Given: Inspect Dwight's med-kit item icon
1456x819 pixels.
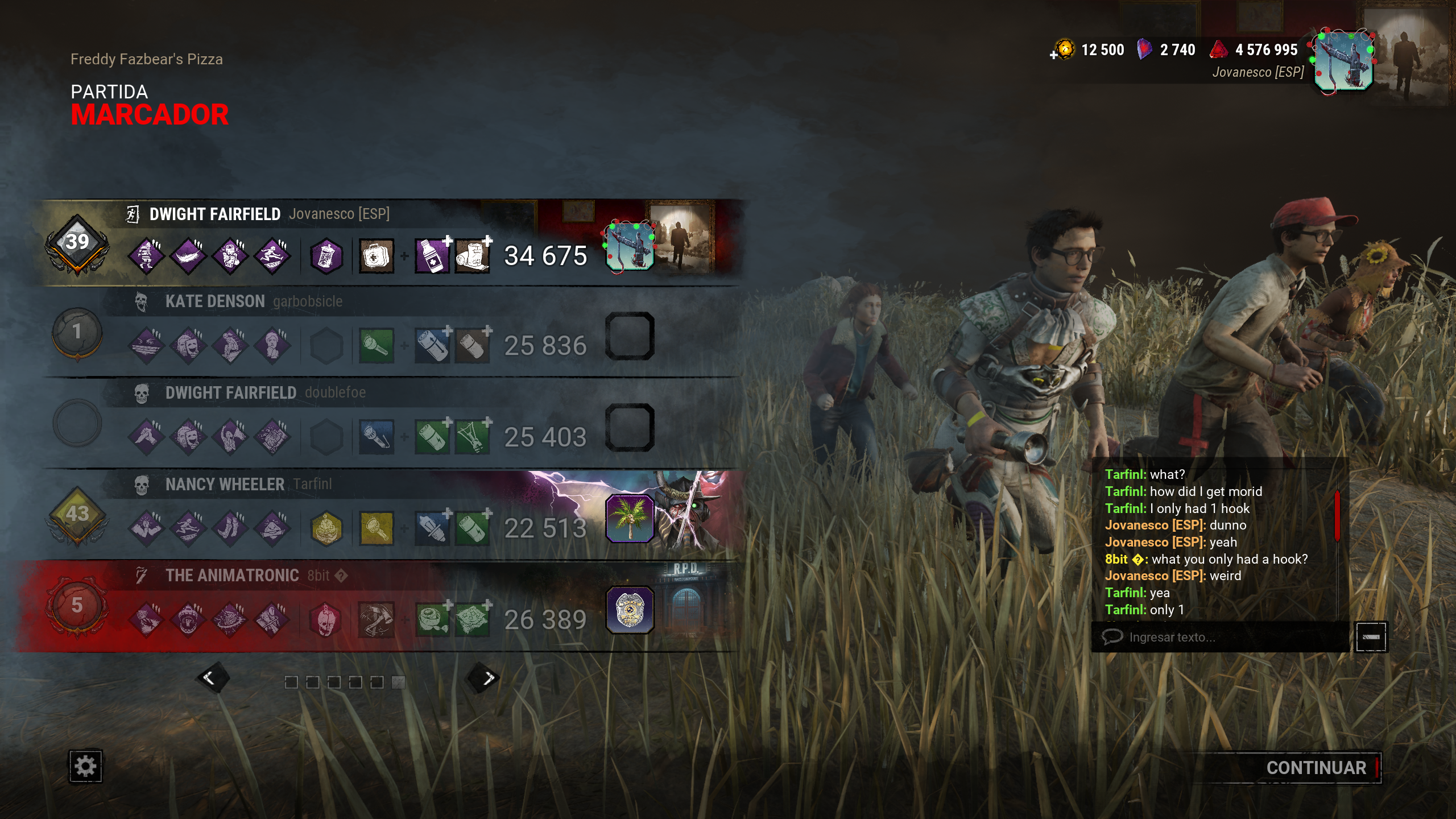Looking at the screenshot, I should point(375,257).
